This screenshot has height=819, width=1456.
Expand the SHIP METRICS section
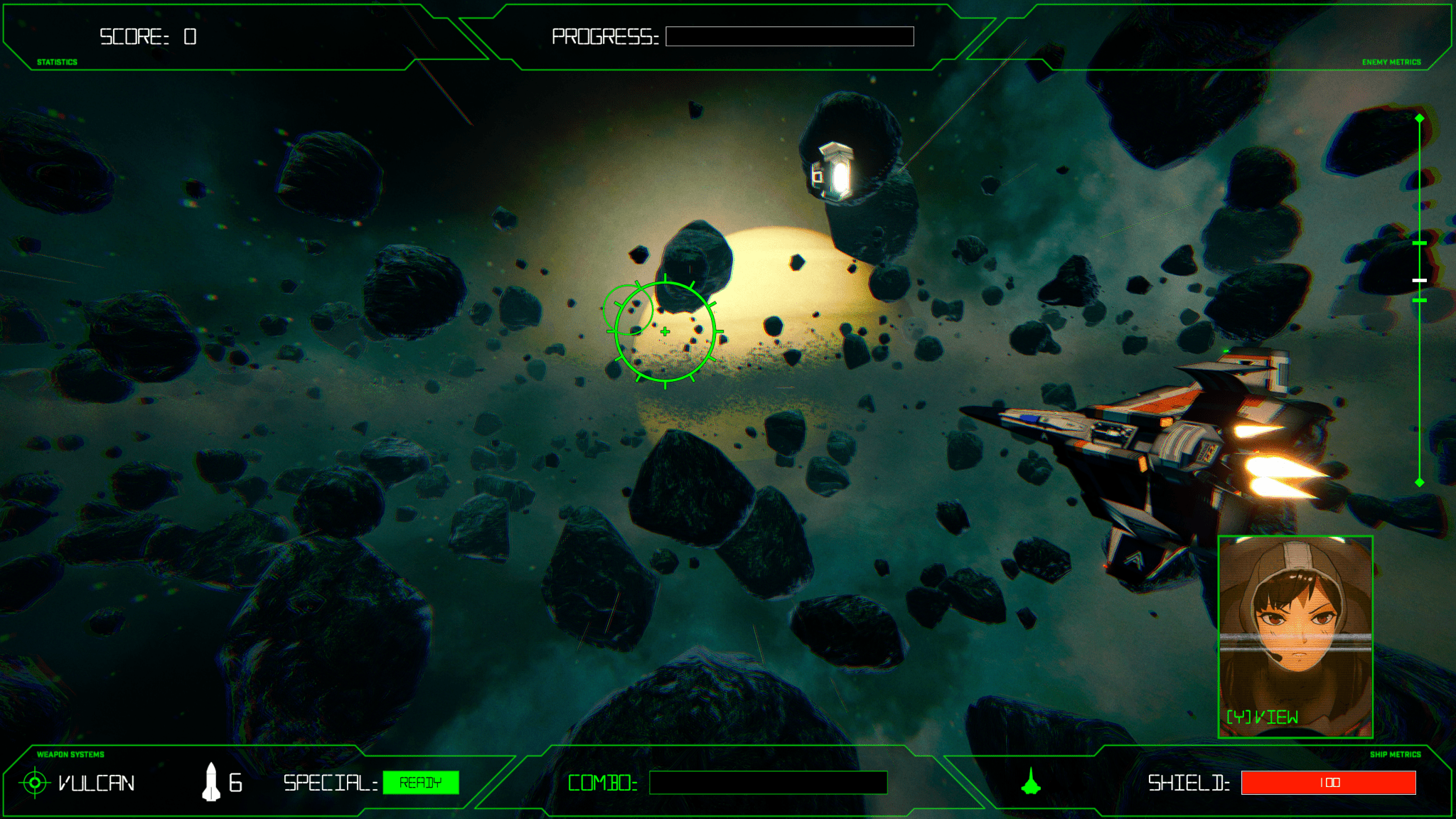pos(1396,754)
